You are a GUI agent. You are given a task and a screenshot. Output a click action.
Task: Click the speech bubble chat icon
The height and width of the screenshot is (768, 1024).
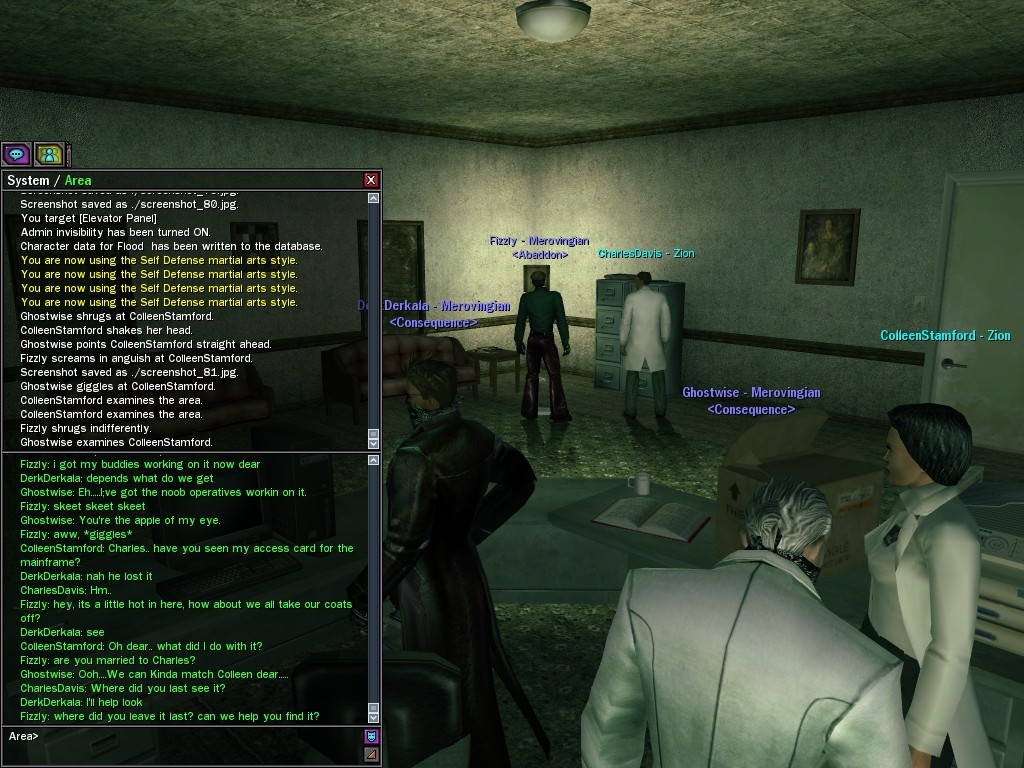(16, 154)
